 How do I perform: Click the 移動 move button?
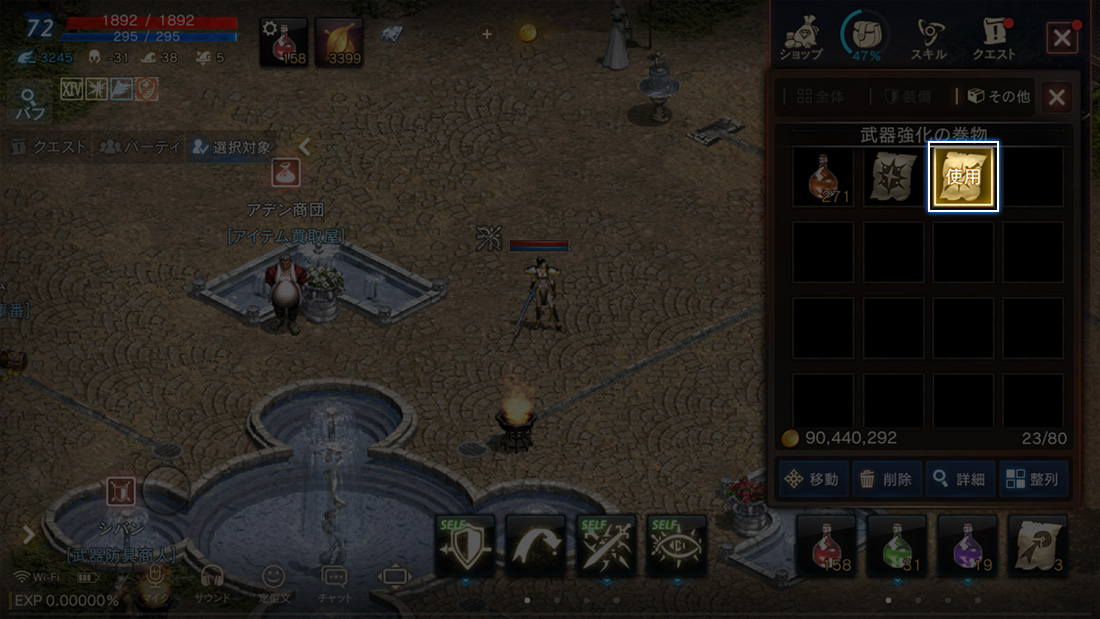coord(812,479)
